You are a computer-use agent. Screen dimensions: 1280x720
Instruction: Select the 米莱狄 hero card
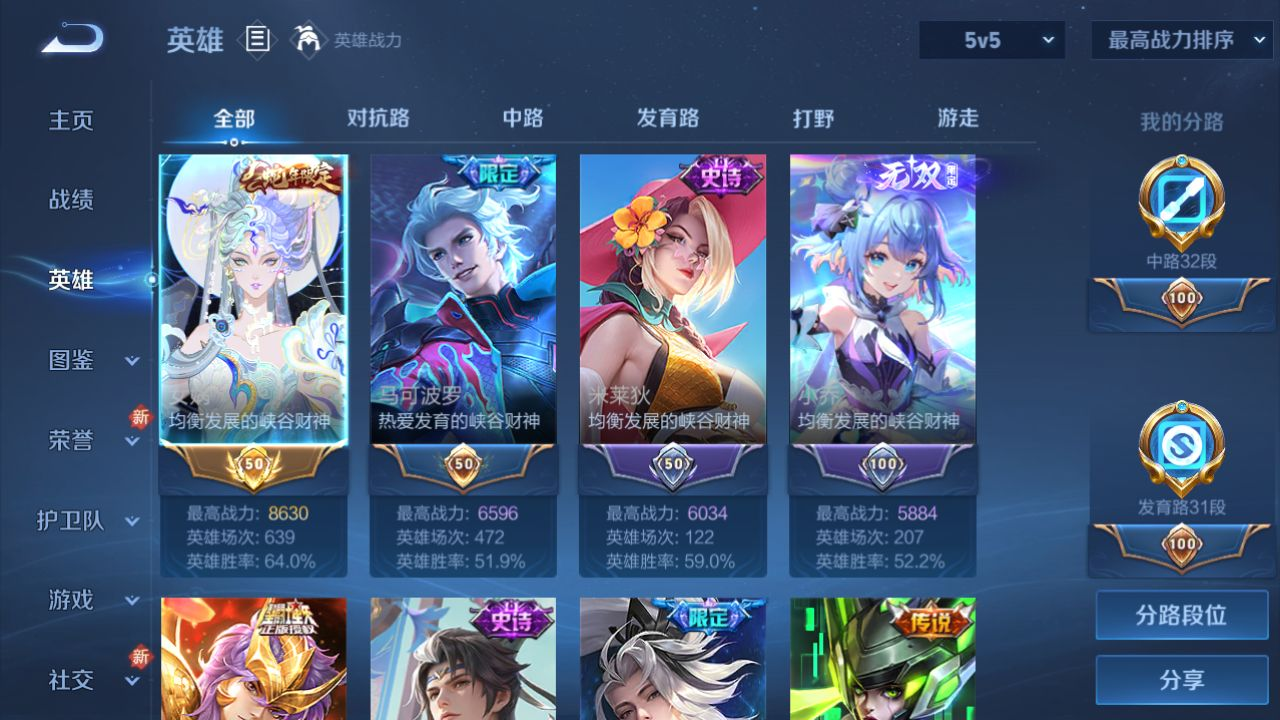673,300
